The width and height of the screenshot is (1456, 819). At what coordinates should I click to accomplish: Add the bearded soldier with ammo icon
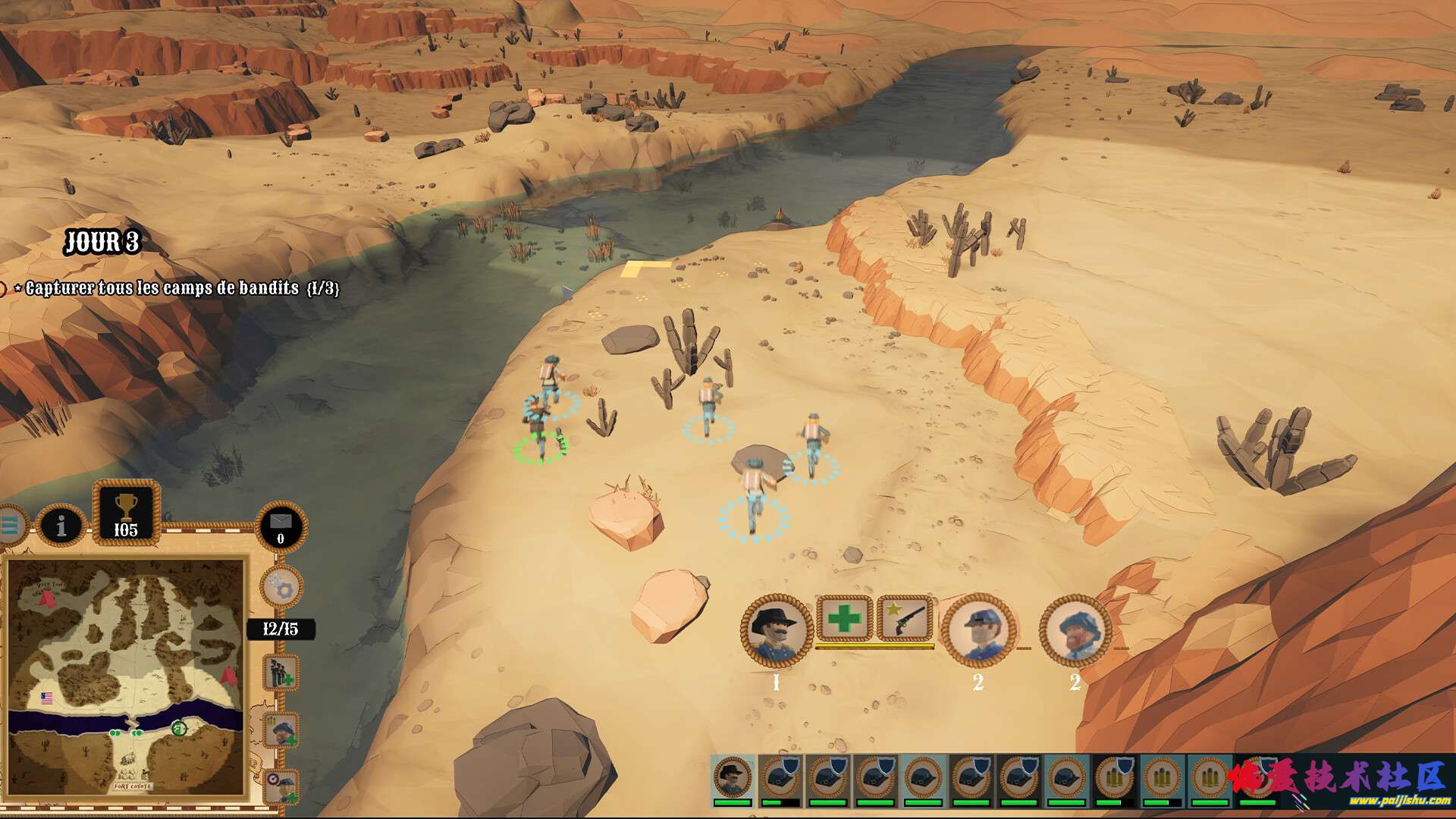pos(281,731)
